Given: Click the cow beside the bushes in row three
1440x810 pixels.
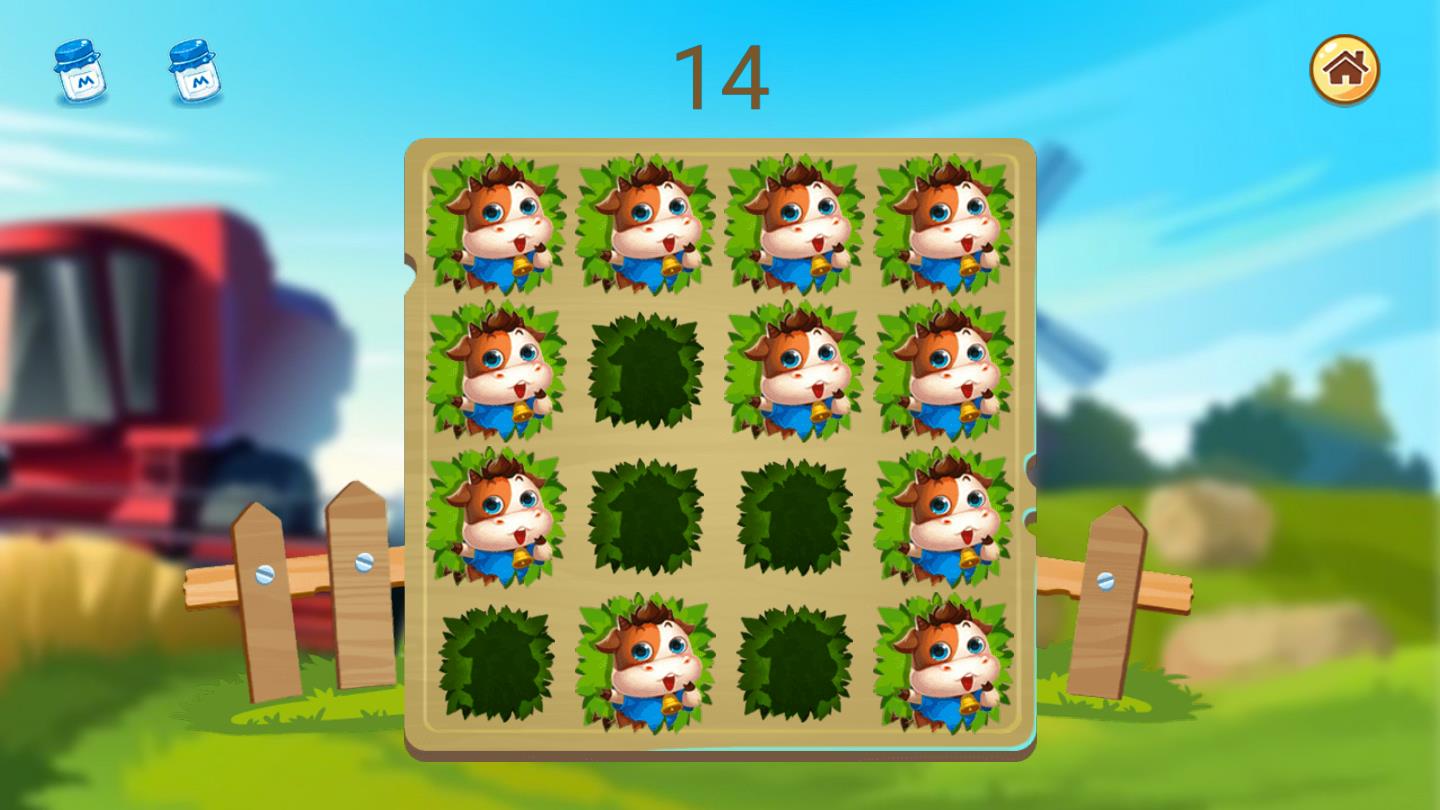Looking at the screenshot, I should (x=945, y=515).
